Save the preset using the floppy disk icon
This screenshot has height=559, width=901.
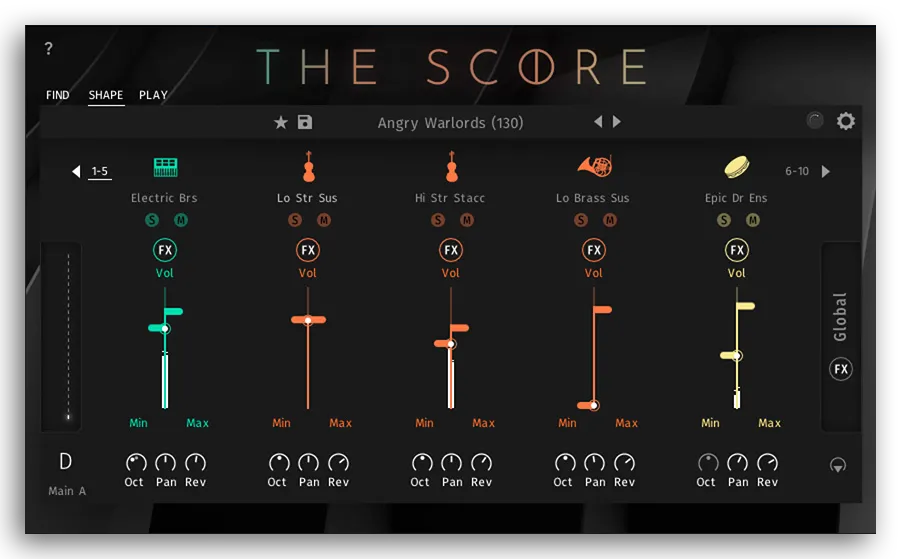[305, 122]
